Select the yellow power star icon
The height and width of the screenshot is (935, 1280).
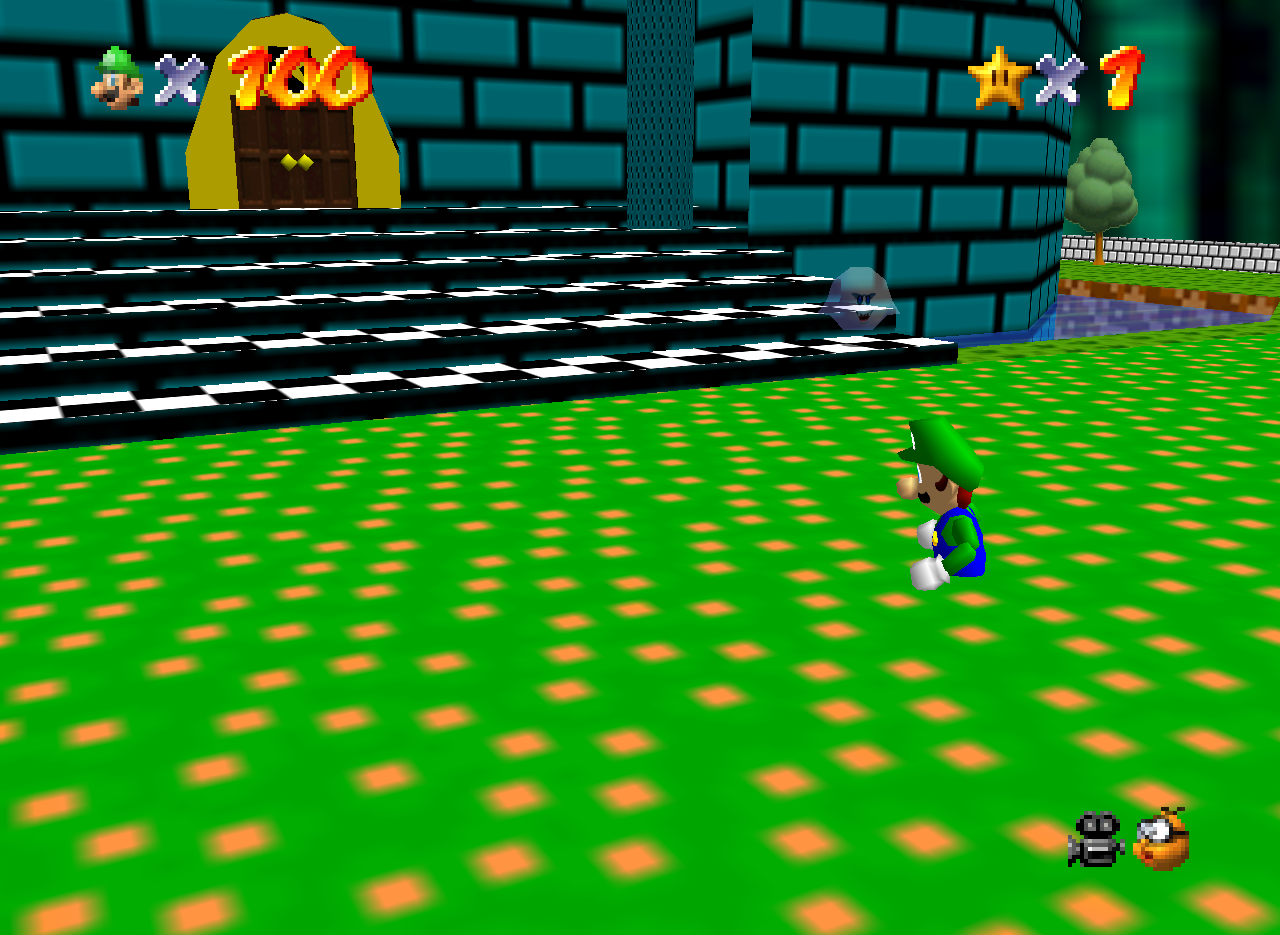[x=999, y=78]
